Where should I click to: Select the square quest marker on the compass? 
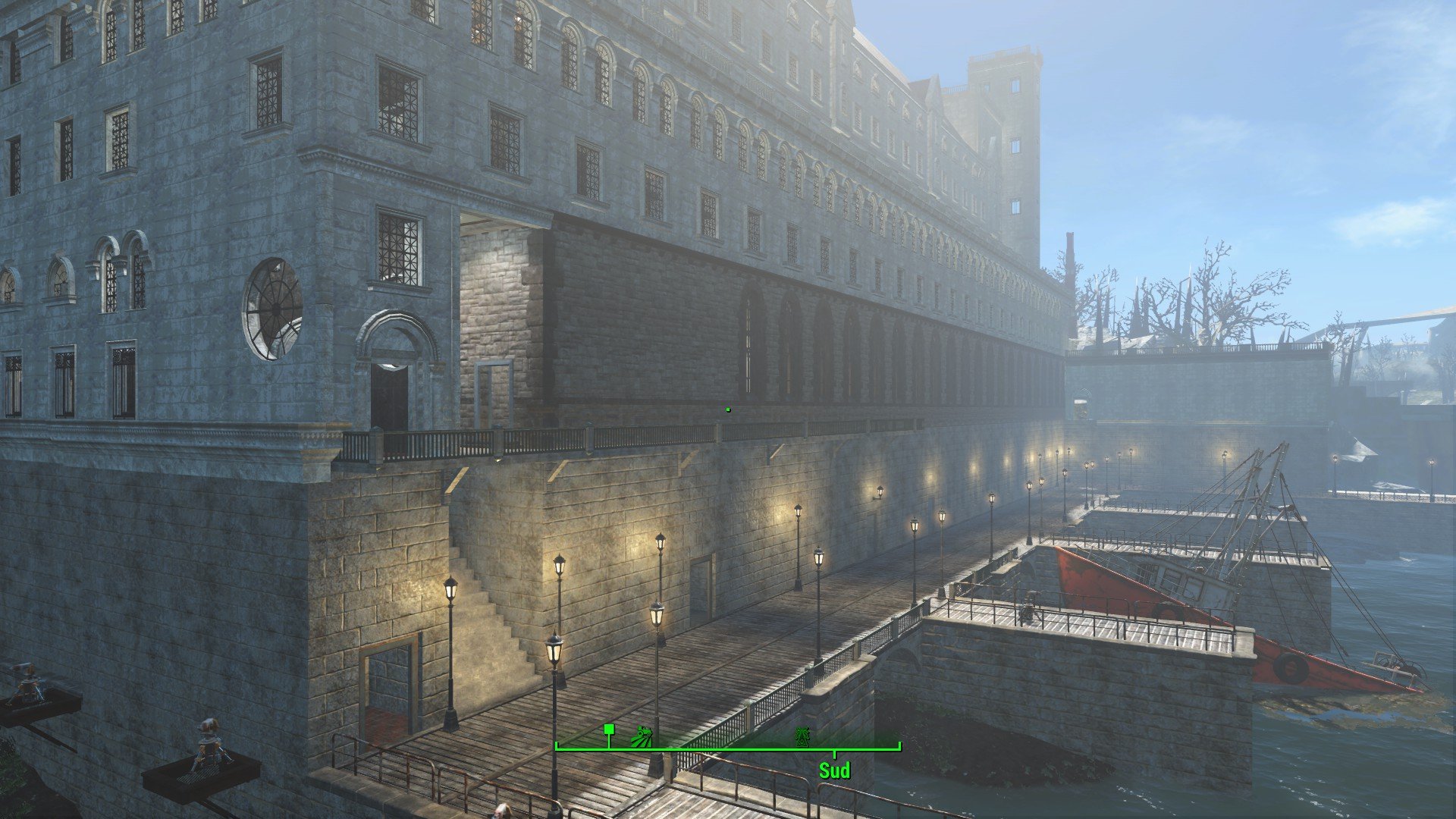[x=608, y=730]
